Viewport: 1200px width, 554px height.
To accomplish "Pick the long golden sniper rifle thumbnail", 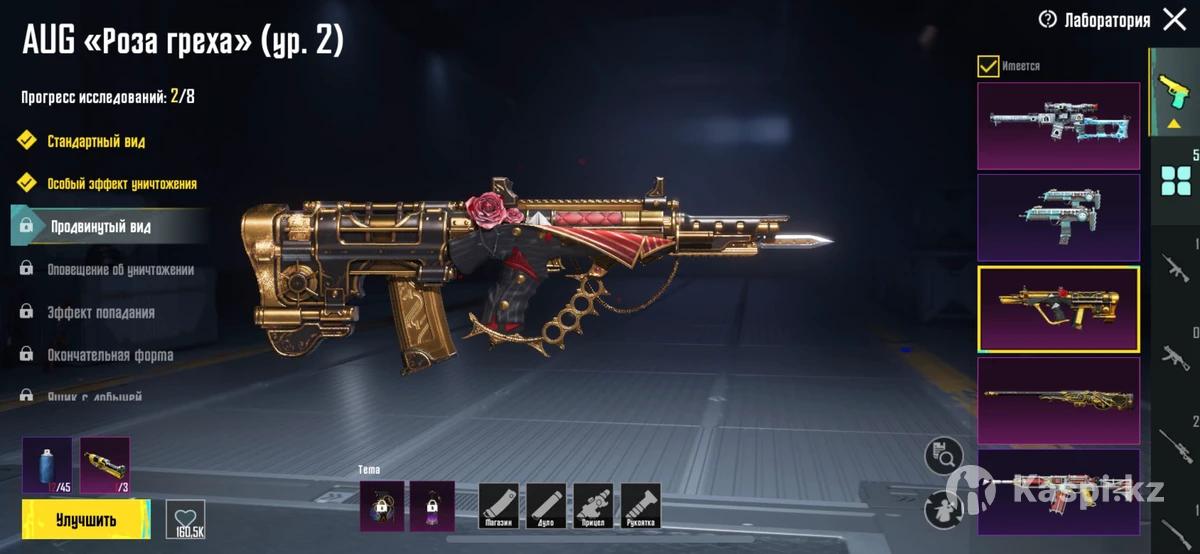I will click(1058, 400).
